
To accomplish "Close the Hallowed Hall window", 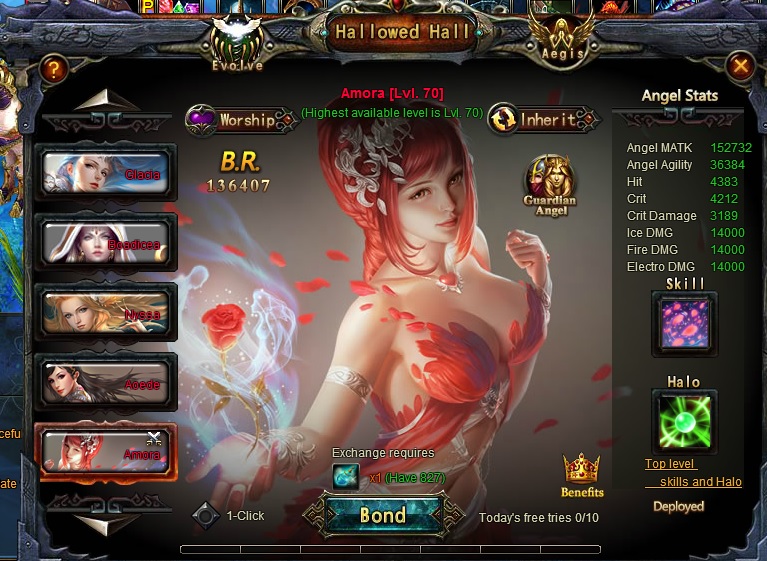I will click(x=740, y=66).
